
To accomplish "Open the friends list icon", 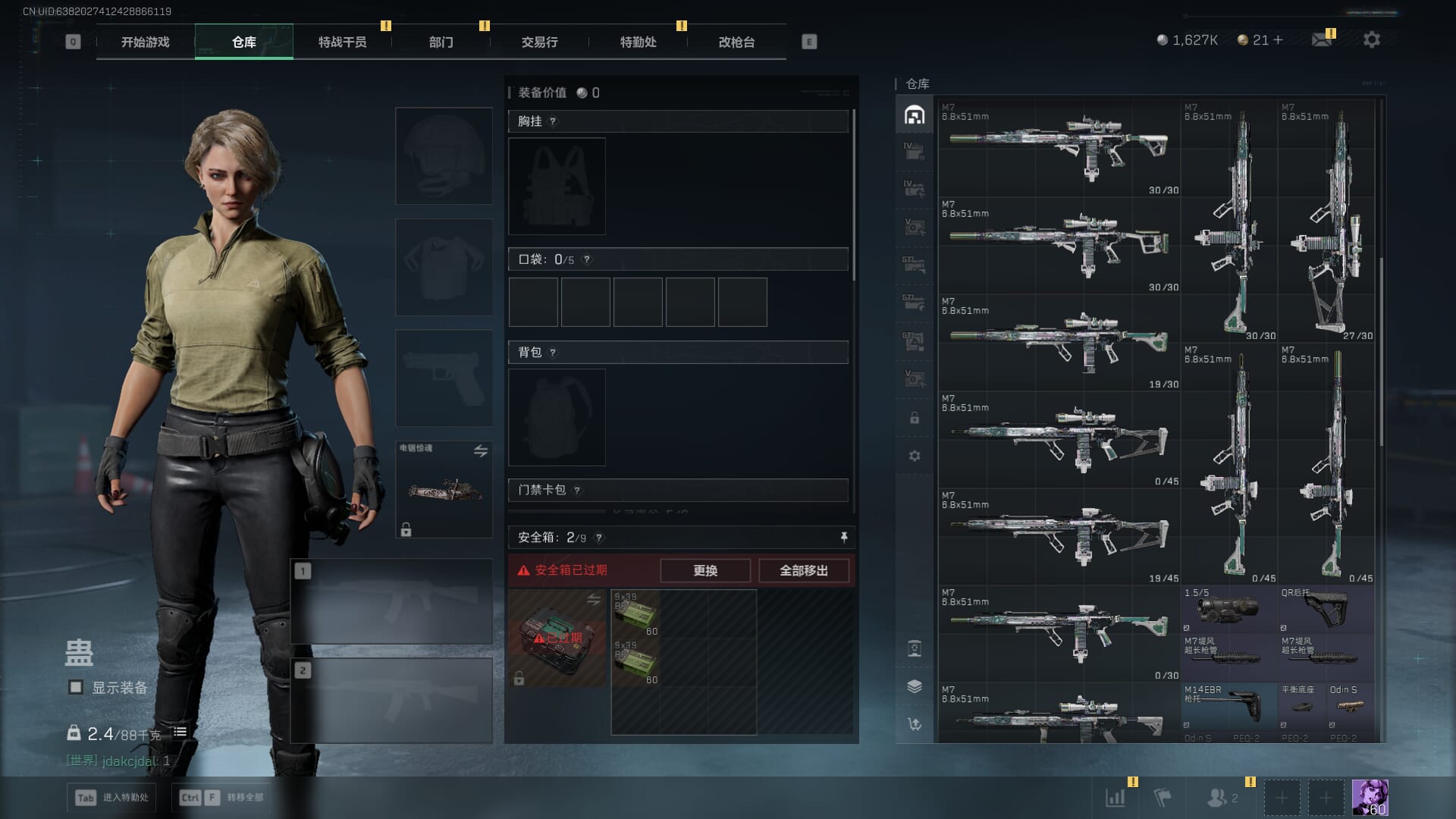I will pos(1218,797).
